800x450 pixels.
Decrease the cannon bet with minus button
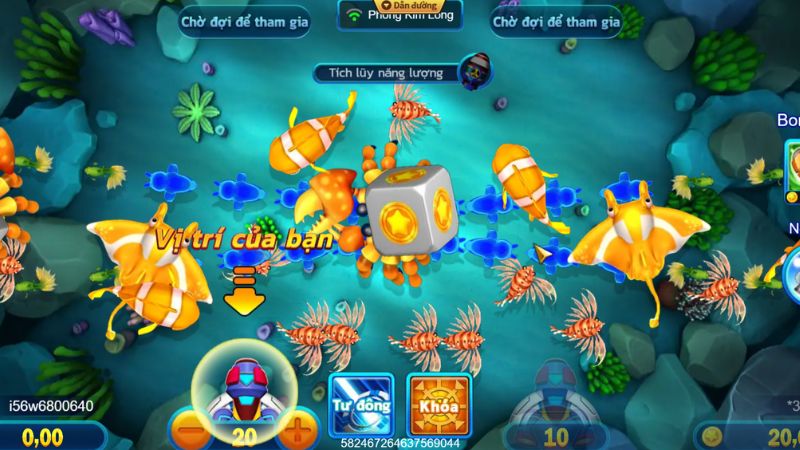(190, 436)
